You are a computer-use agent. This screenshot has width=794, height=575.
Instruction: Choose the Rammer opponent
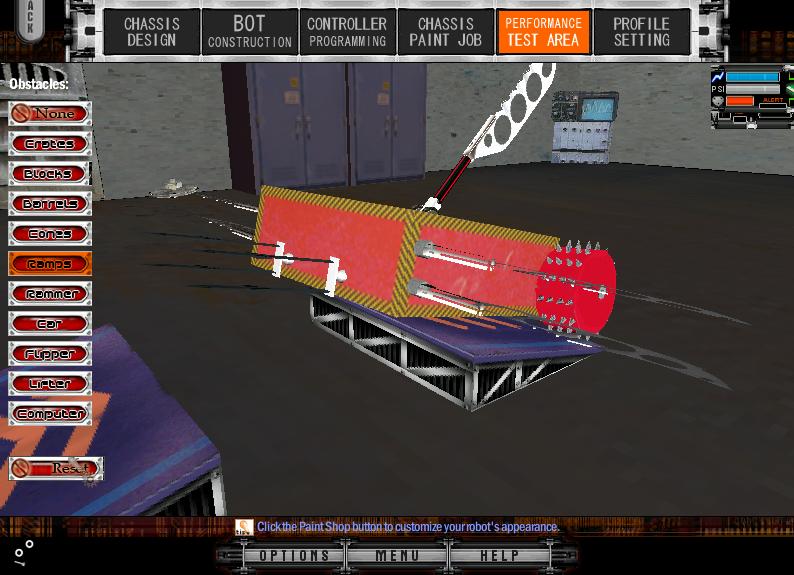[x=50, y=294]
